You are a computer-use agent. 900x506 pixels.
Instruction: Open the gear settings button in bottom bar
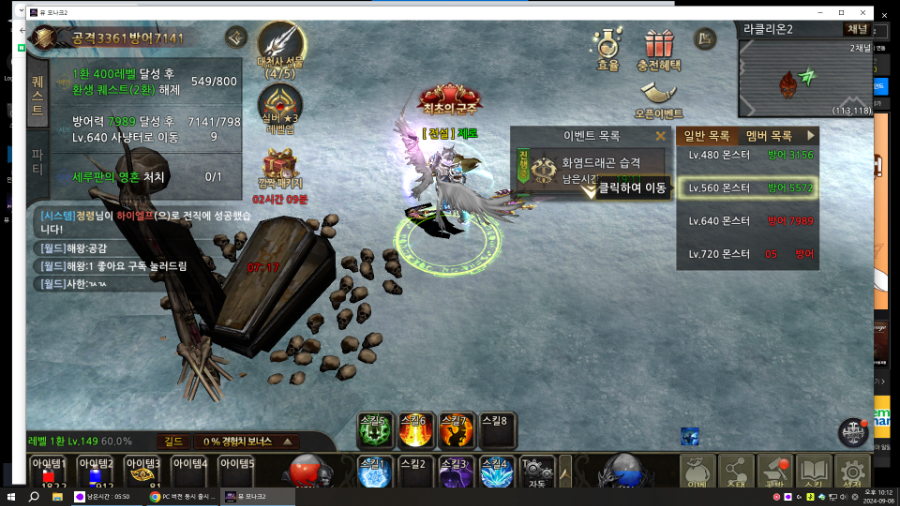pyautogui.click(x=851, y=472)
